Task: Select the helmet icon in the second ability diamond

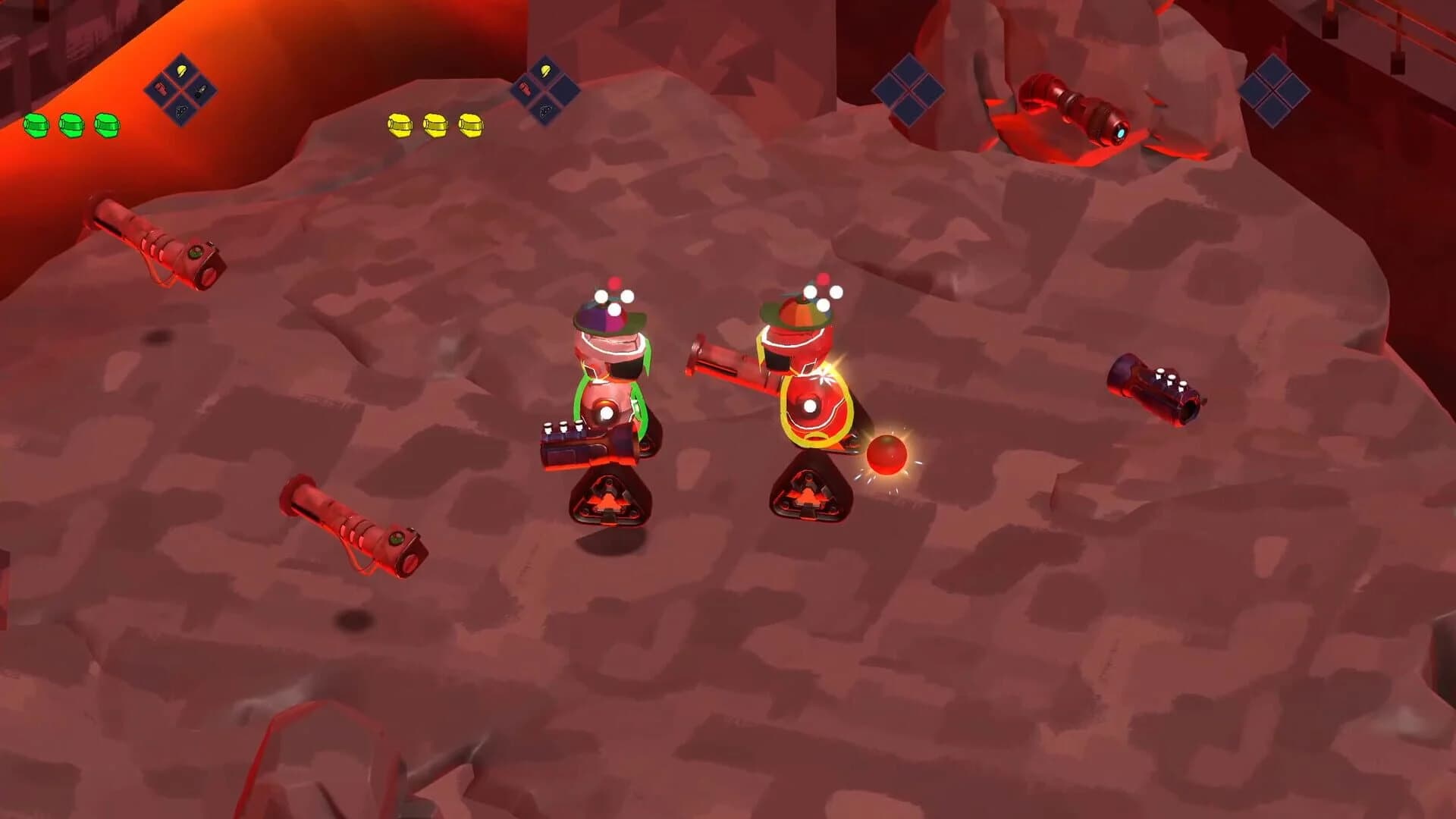Action: click(545, 71)
